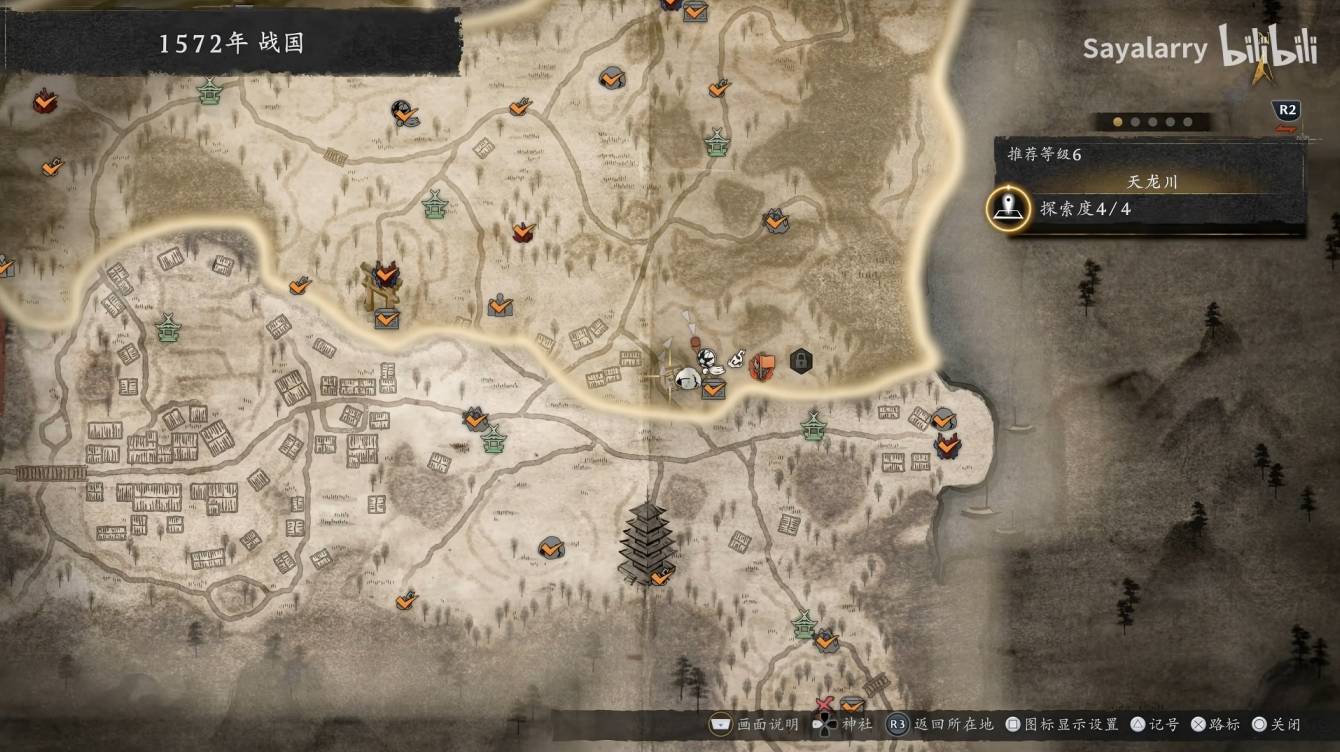Choose the pagoda tower landmark on the map

click(645, 540)
